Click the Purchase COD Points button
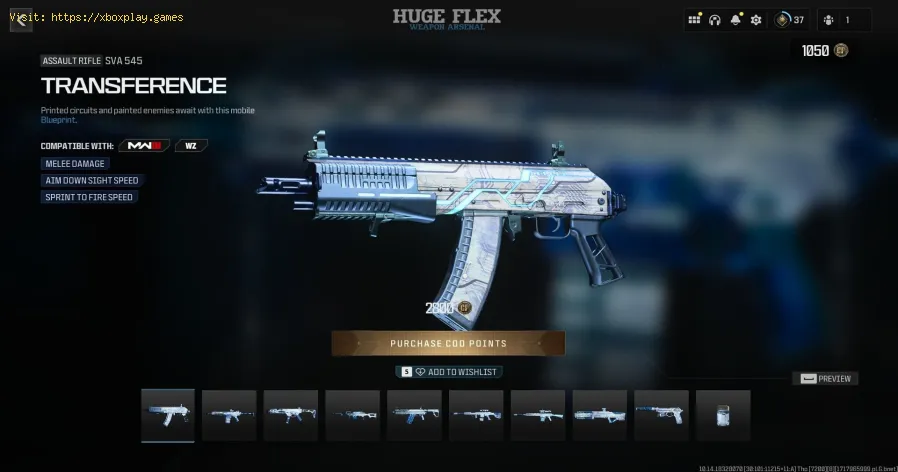This screenshot has height=472, width=898. tap(448, 343)
